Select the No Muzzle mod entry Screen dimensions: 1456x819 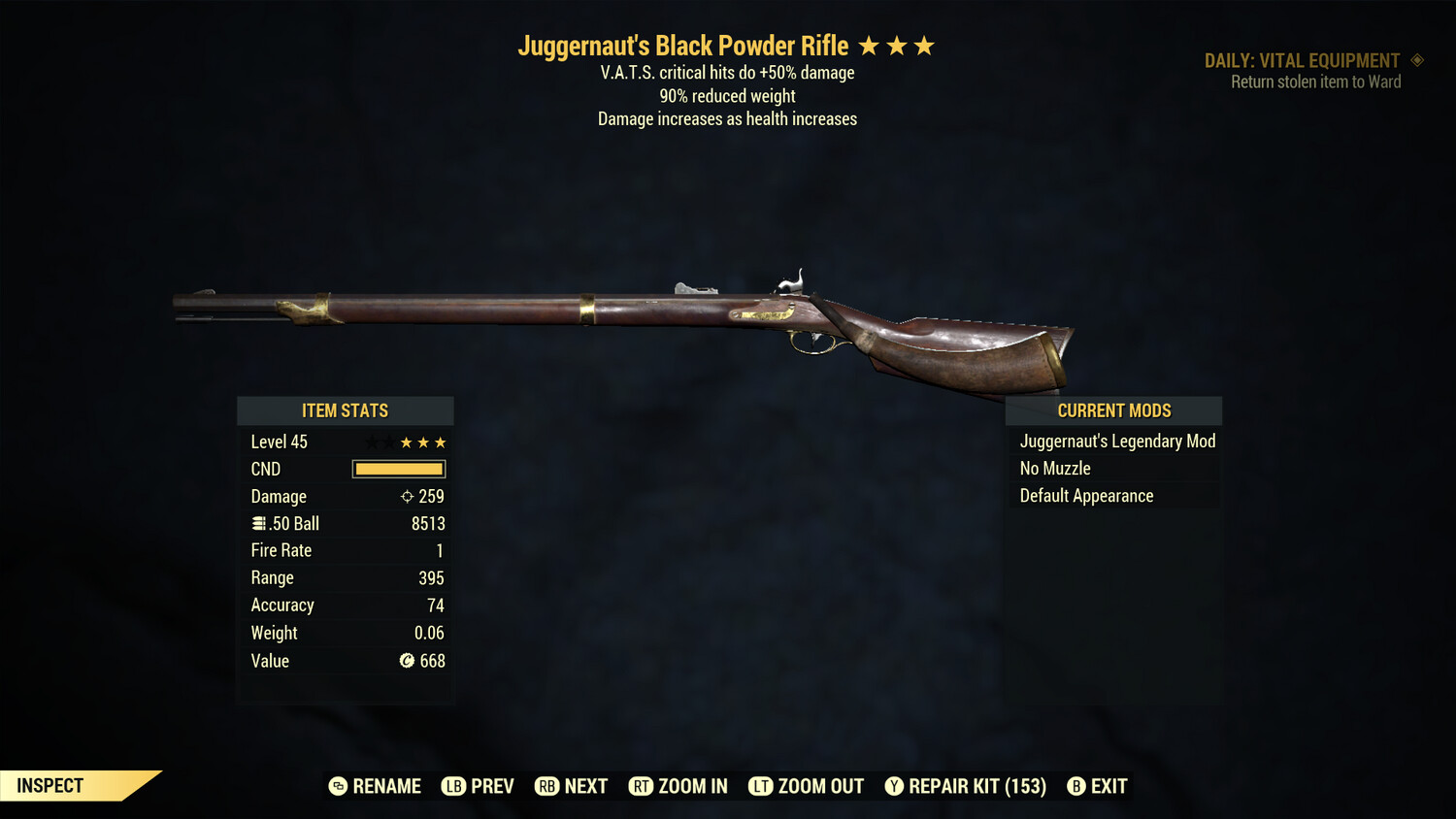[x=1055, y=468]
